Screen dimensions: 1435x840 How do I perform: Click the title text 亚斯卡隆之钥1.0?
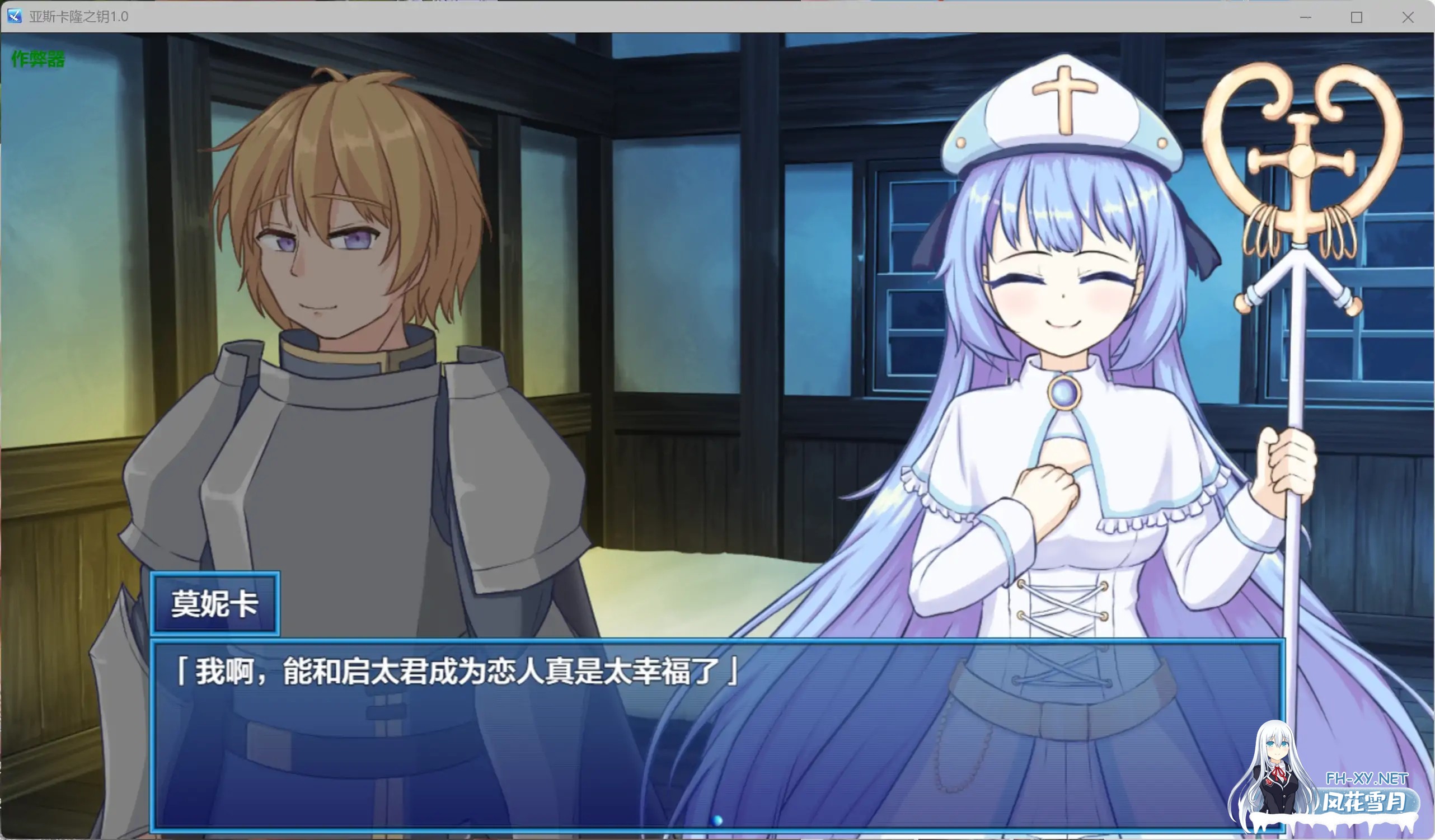[79, 17]
